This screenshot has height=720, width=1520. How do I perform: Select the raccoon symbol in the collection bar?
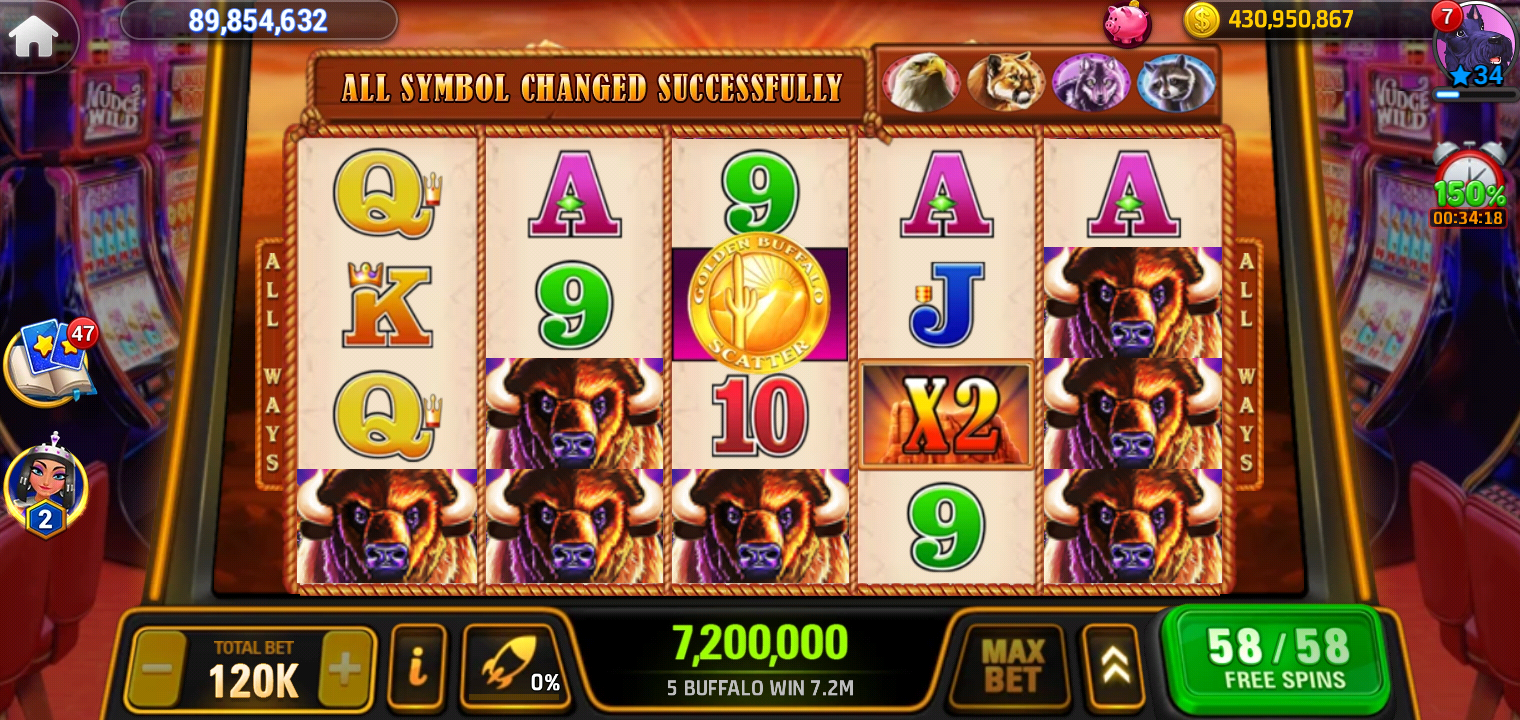1174,82
